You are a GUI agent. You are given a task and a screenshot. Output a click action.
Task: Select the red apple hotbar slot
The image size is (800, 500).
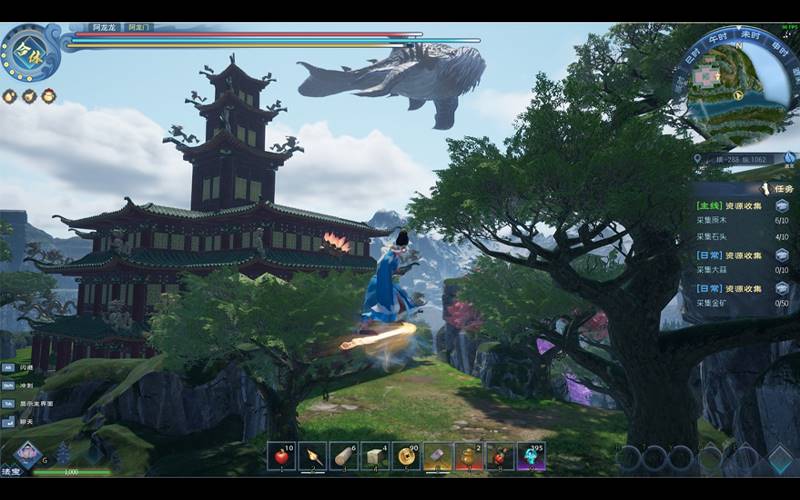(x=282, y=456)
